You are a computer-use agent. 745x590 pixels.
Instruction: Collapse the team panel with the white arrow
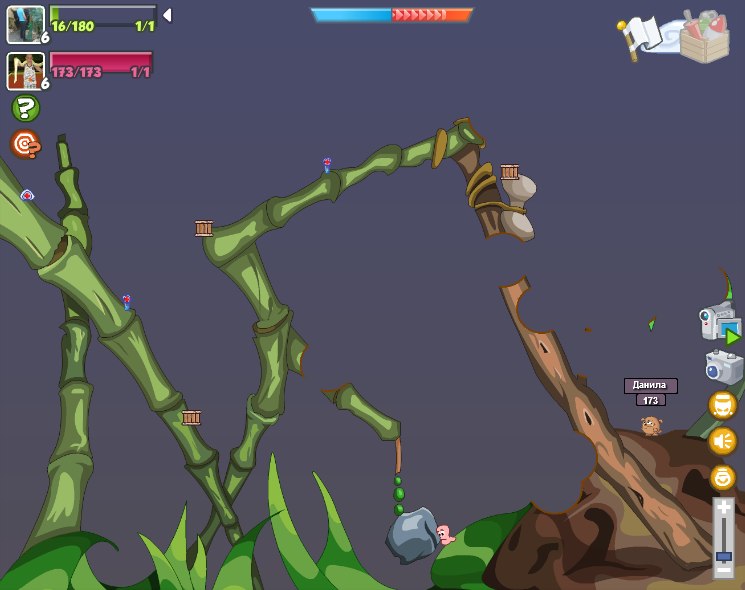point(167,15)
